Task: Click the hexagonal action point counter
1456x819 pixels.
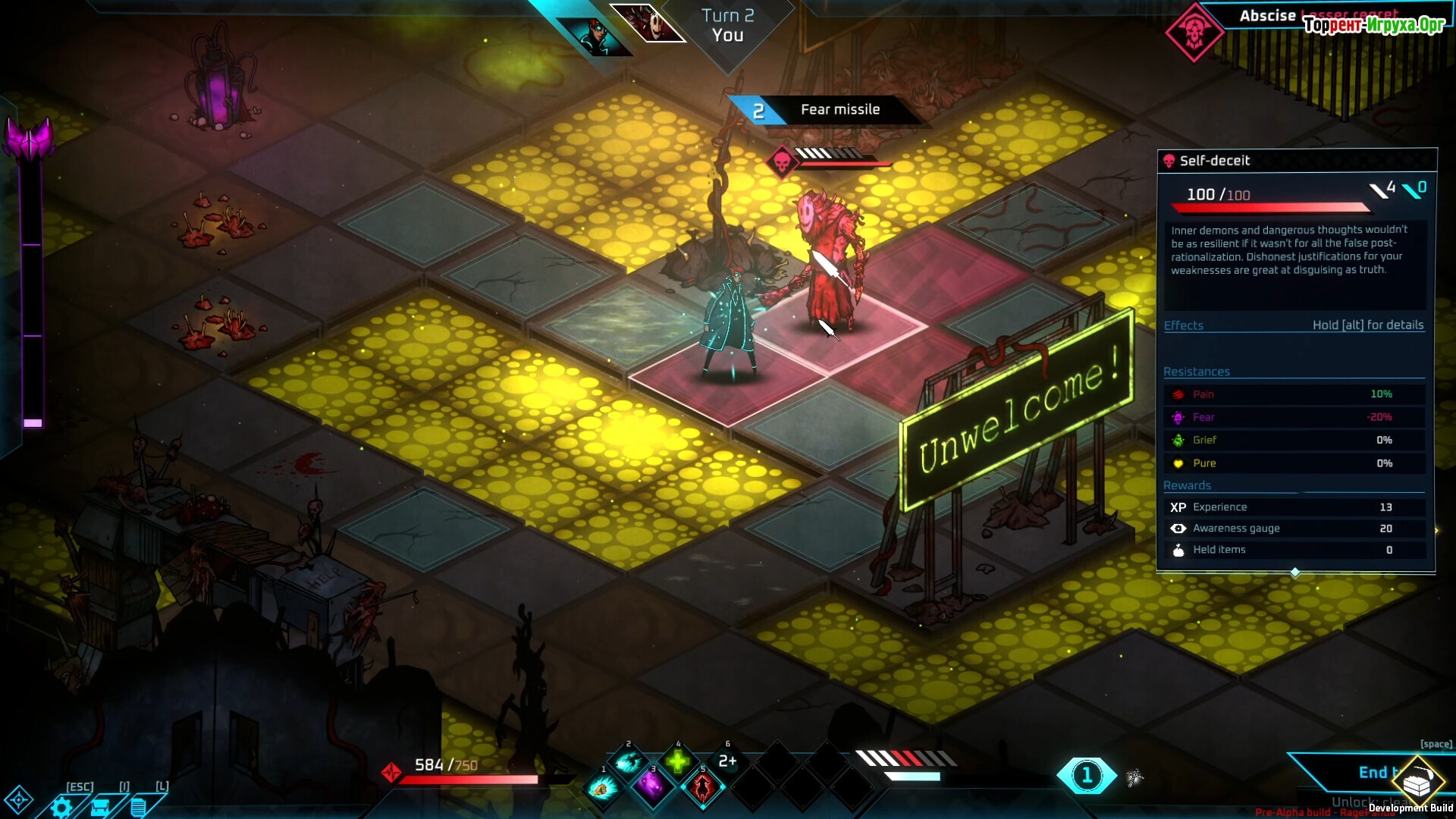Action: coord(1087,775)
